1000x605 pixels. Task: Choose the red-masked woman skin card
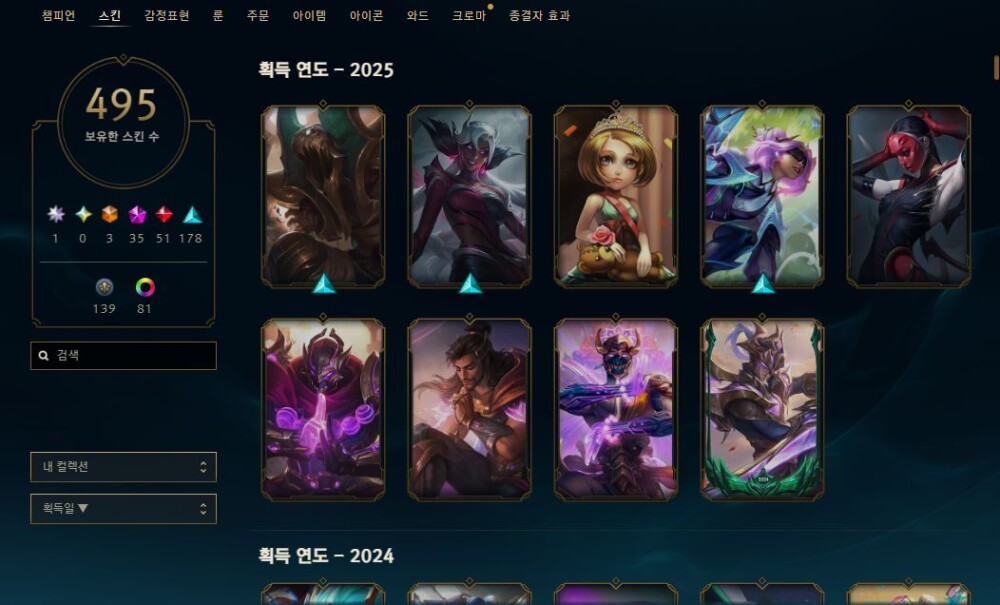click(908, 196)
